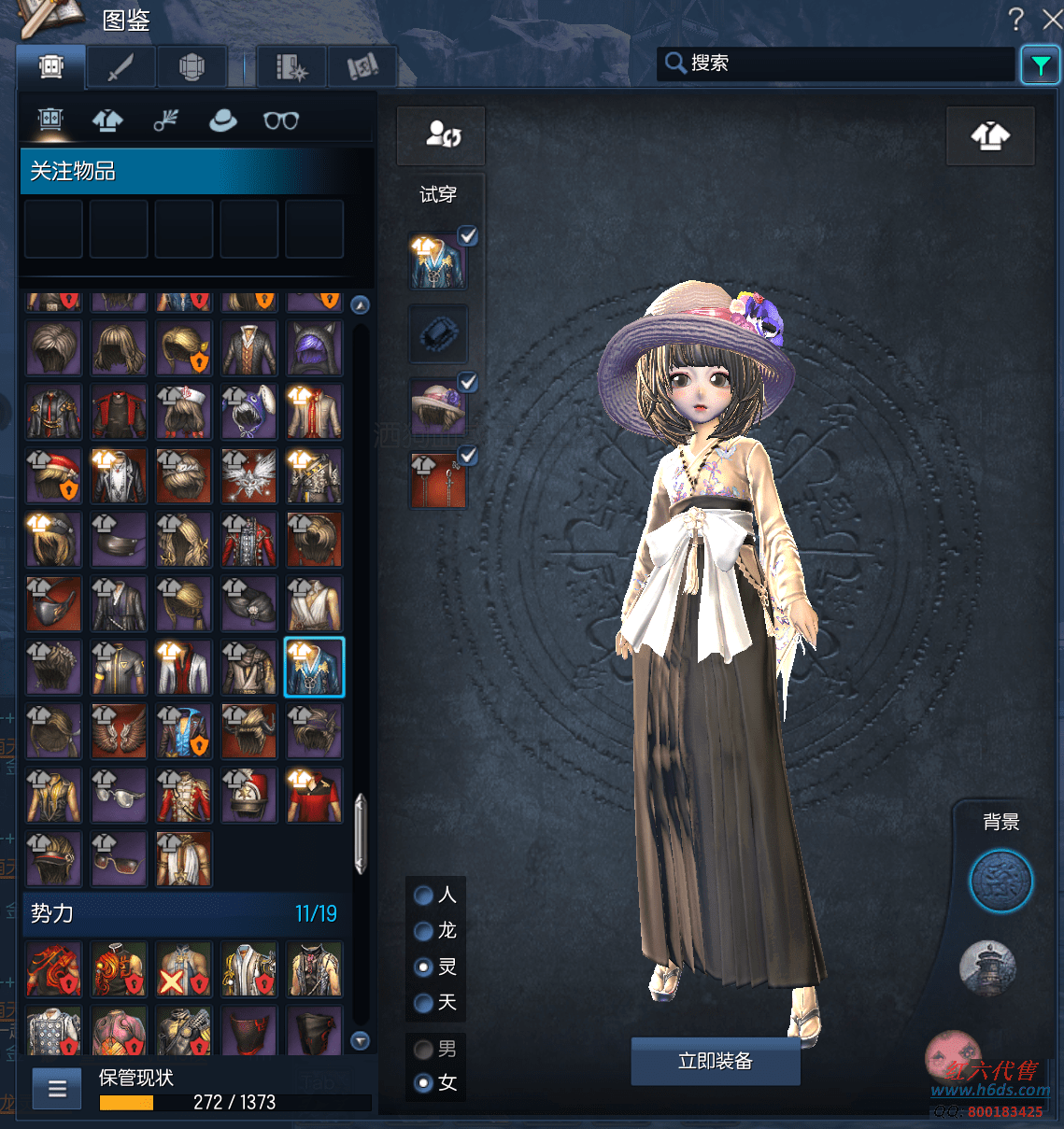Switch to the sword weapon tab
1064x1129 pixels.
[121, 67]
